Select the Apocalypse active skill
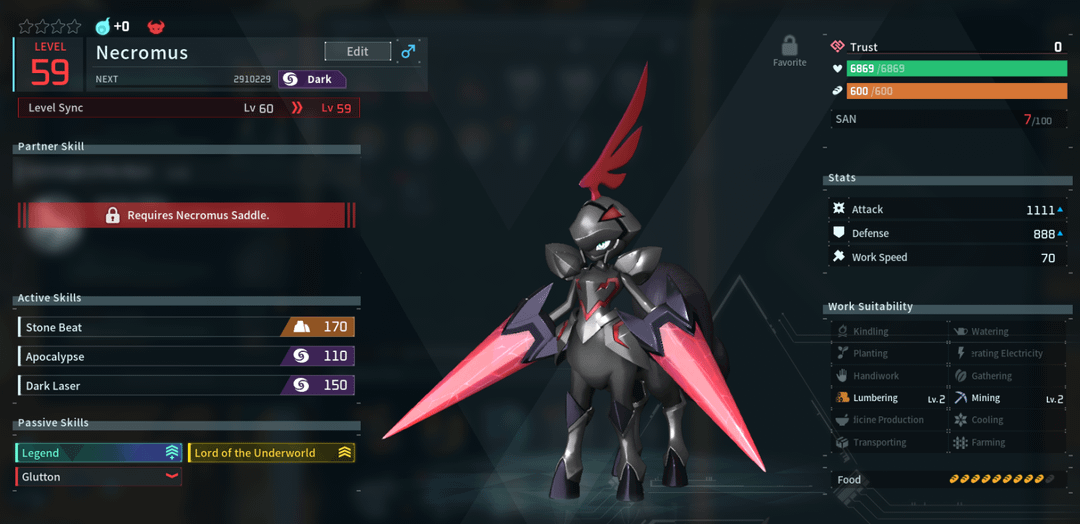The width and height of the screenshot is (1080, 524). (x=186, y=356)
